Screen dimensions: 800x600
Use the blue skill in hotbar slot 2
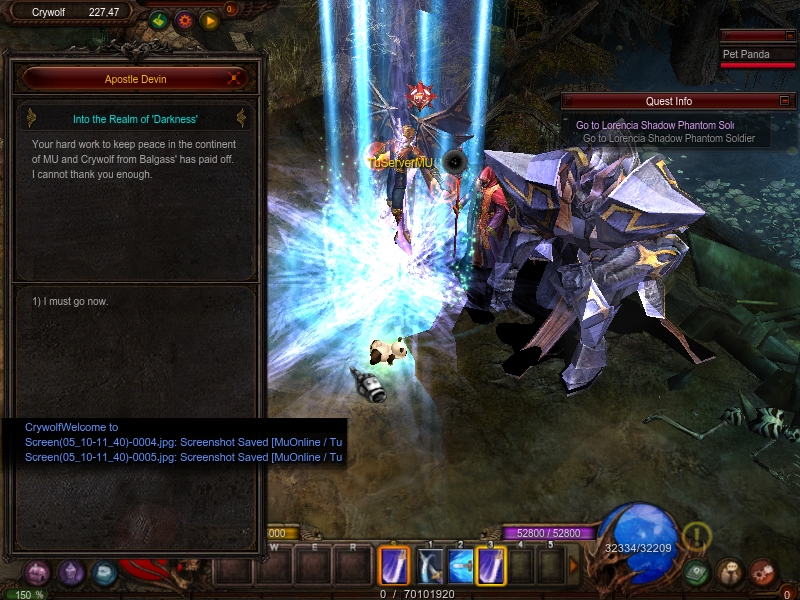pyautogui.click(x=460, y=567)
